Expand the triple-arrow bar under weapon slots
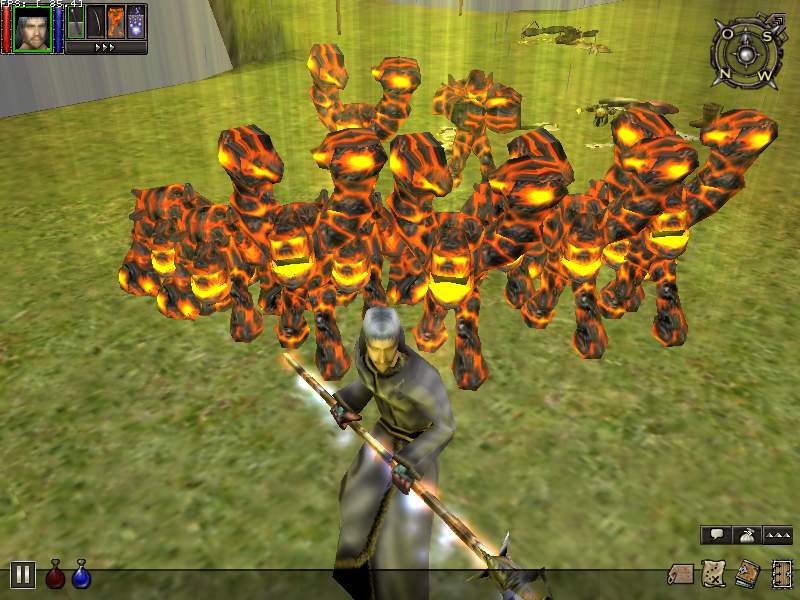 coord(106,47)
